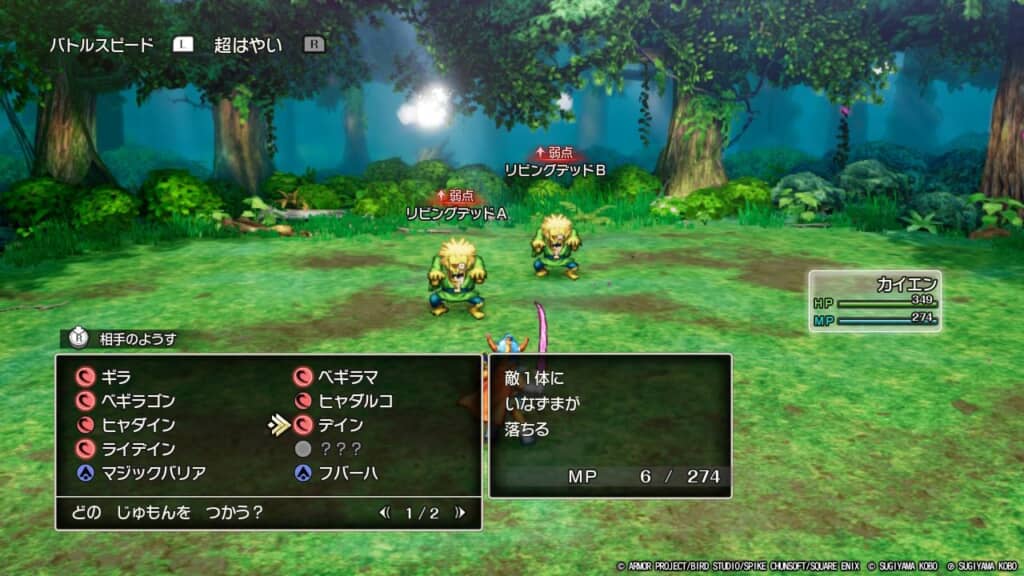This screenshot has height=576, width=1024.
Task: Select the ライデイン spell
Action: (137, 449)
